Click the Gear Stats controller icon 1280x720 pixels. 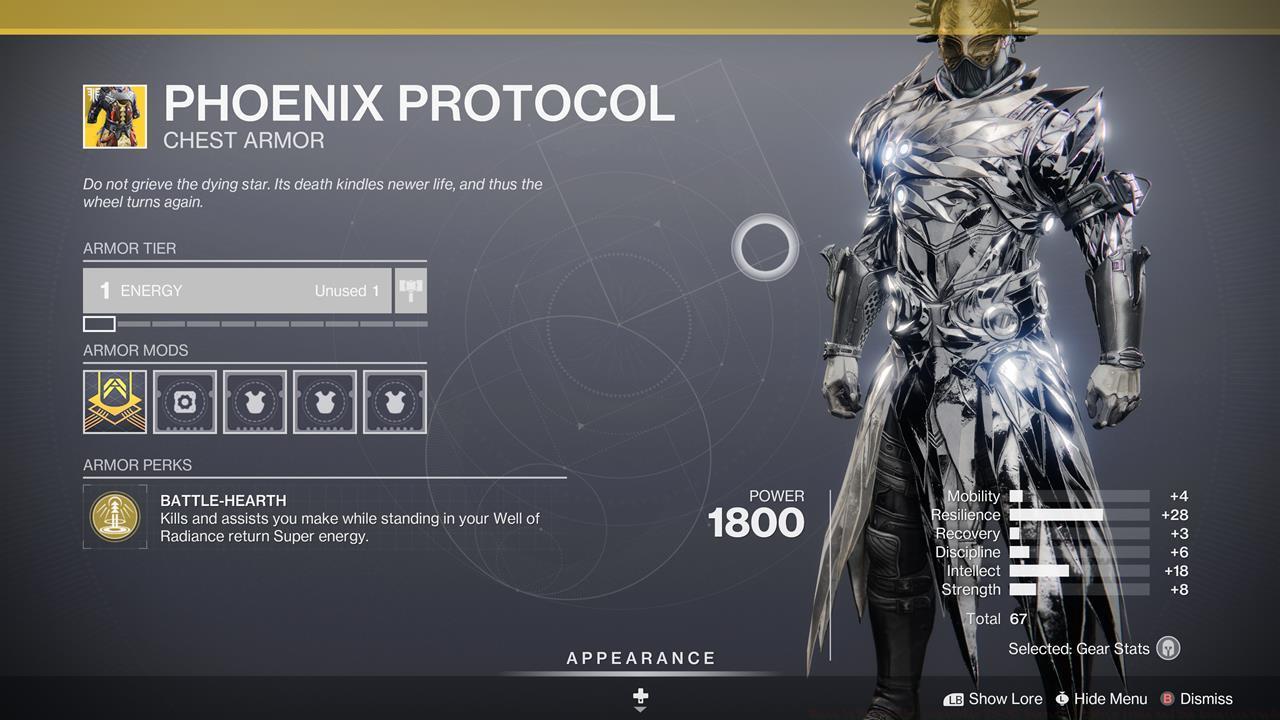pyautogui.click(x=1170, y=648)
